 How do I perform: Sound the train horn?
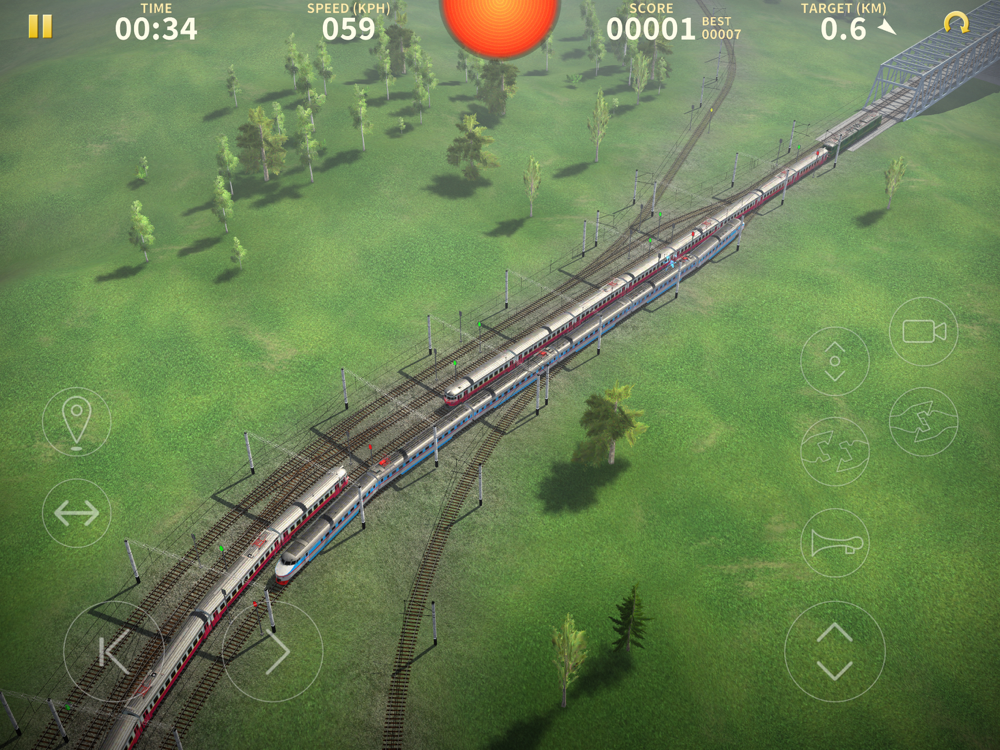click(834, 543)
